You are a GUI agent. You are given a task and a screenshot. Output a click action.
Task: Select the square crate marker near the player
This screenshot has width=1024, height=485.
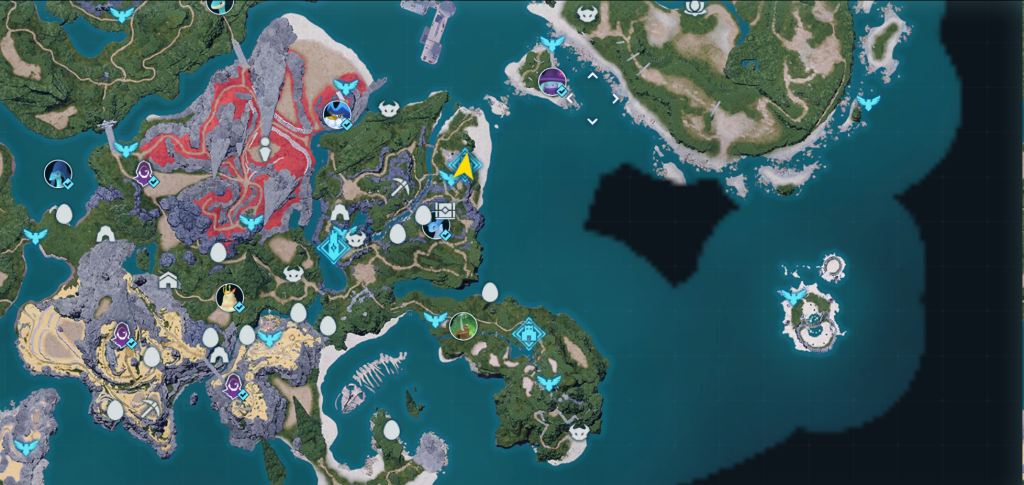(x=445, y=210)
